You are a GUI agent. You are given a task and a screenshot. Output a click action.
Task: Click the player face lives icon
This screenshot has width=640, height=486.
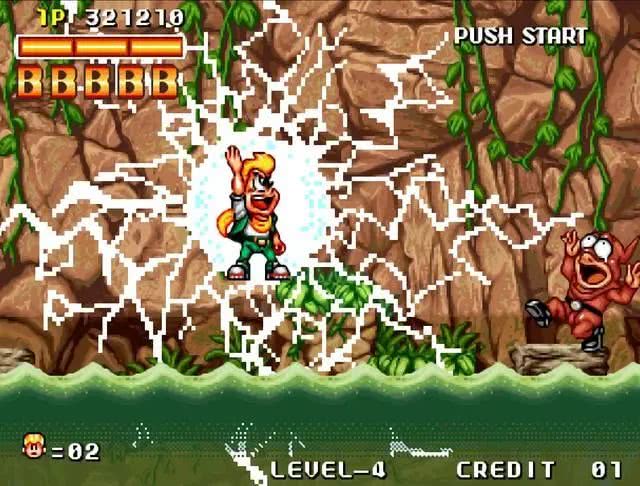coord(33,448)
